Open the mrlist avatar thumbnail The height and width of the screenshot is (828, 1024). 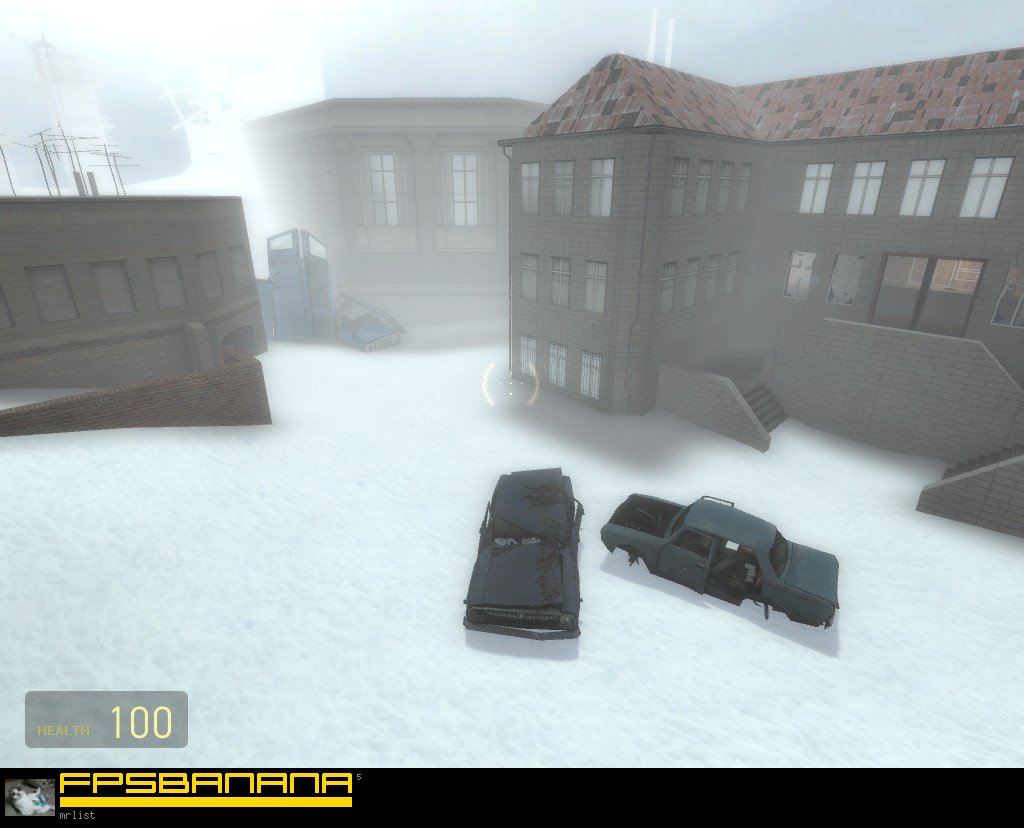[x=30, y=797]
